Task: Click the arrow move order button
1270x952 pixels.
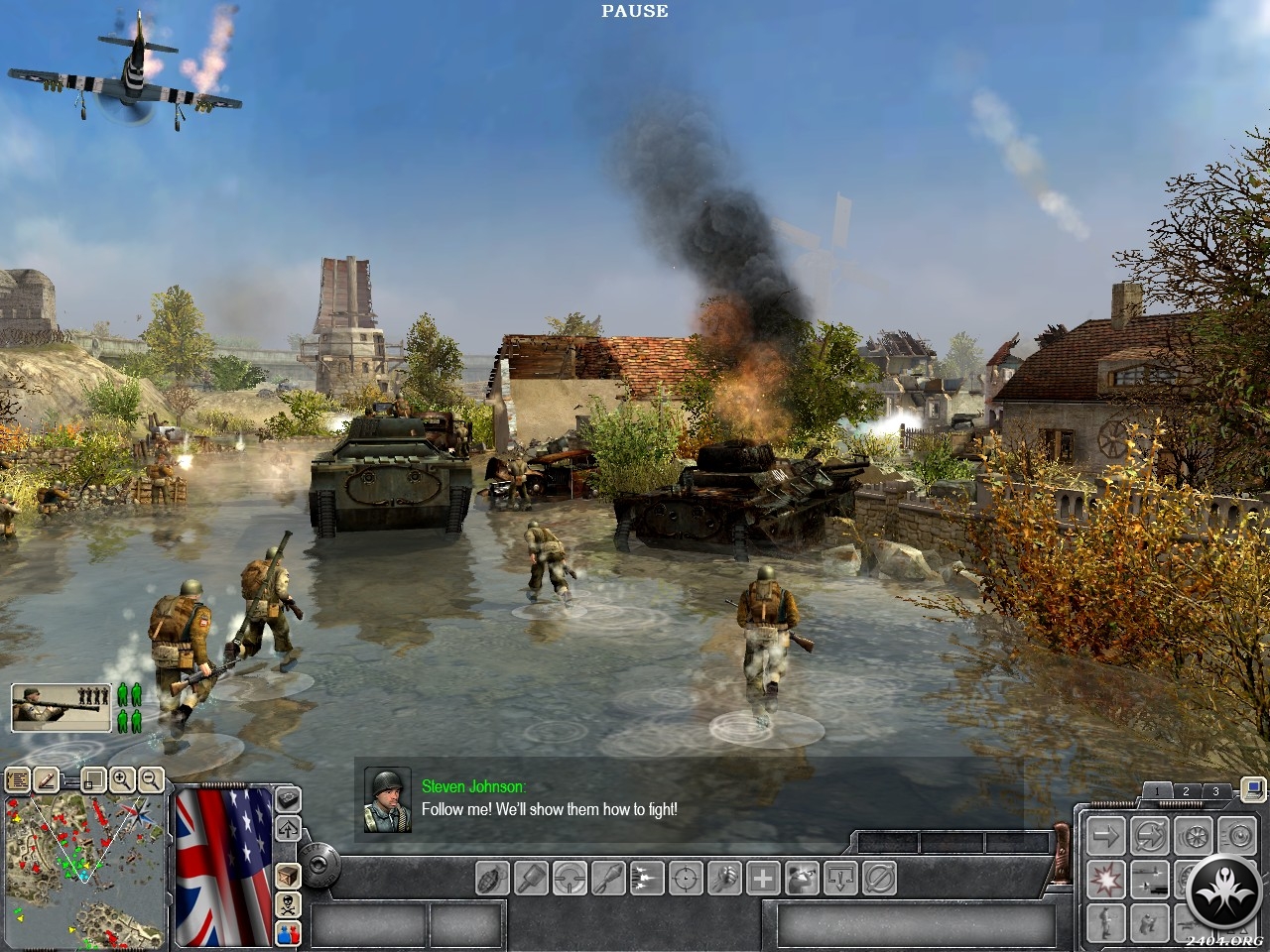Action: coord(1104,835)
